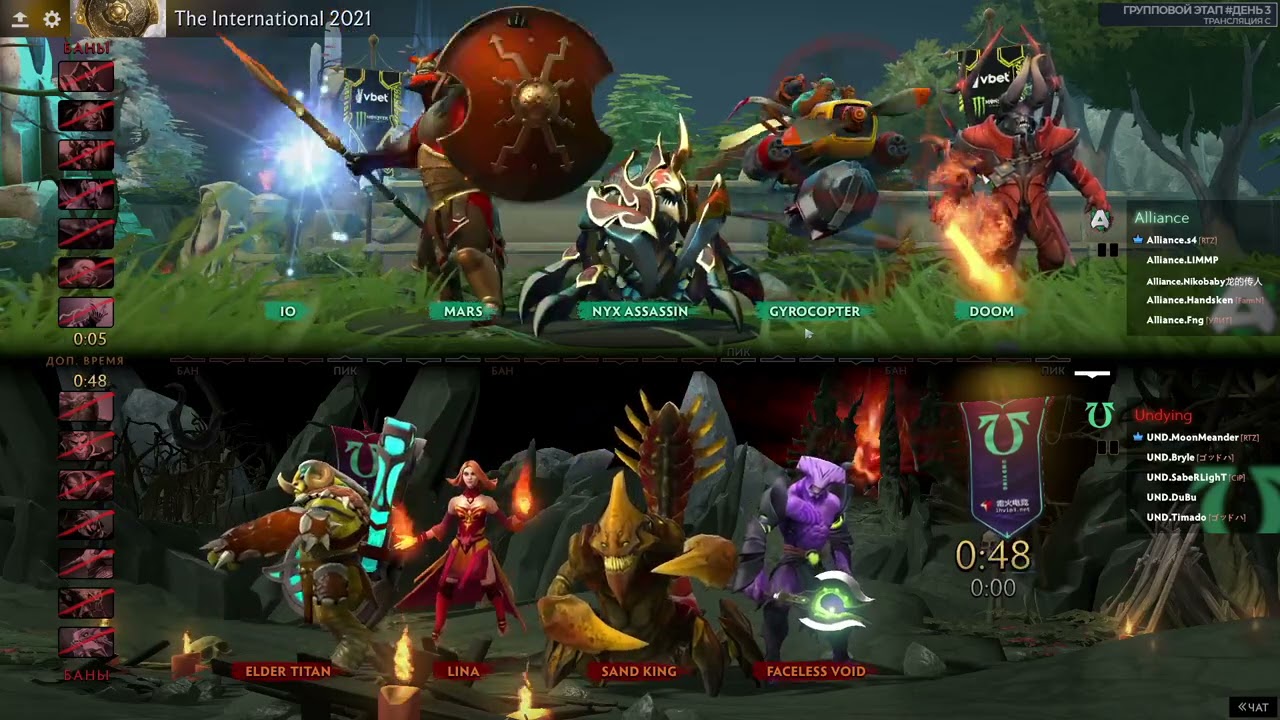
Task: Click the dashboard arrow icon beside the gear
Action: tap(20, 19)
